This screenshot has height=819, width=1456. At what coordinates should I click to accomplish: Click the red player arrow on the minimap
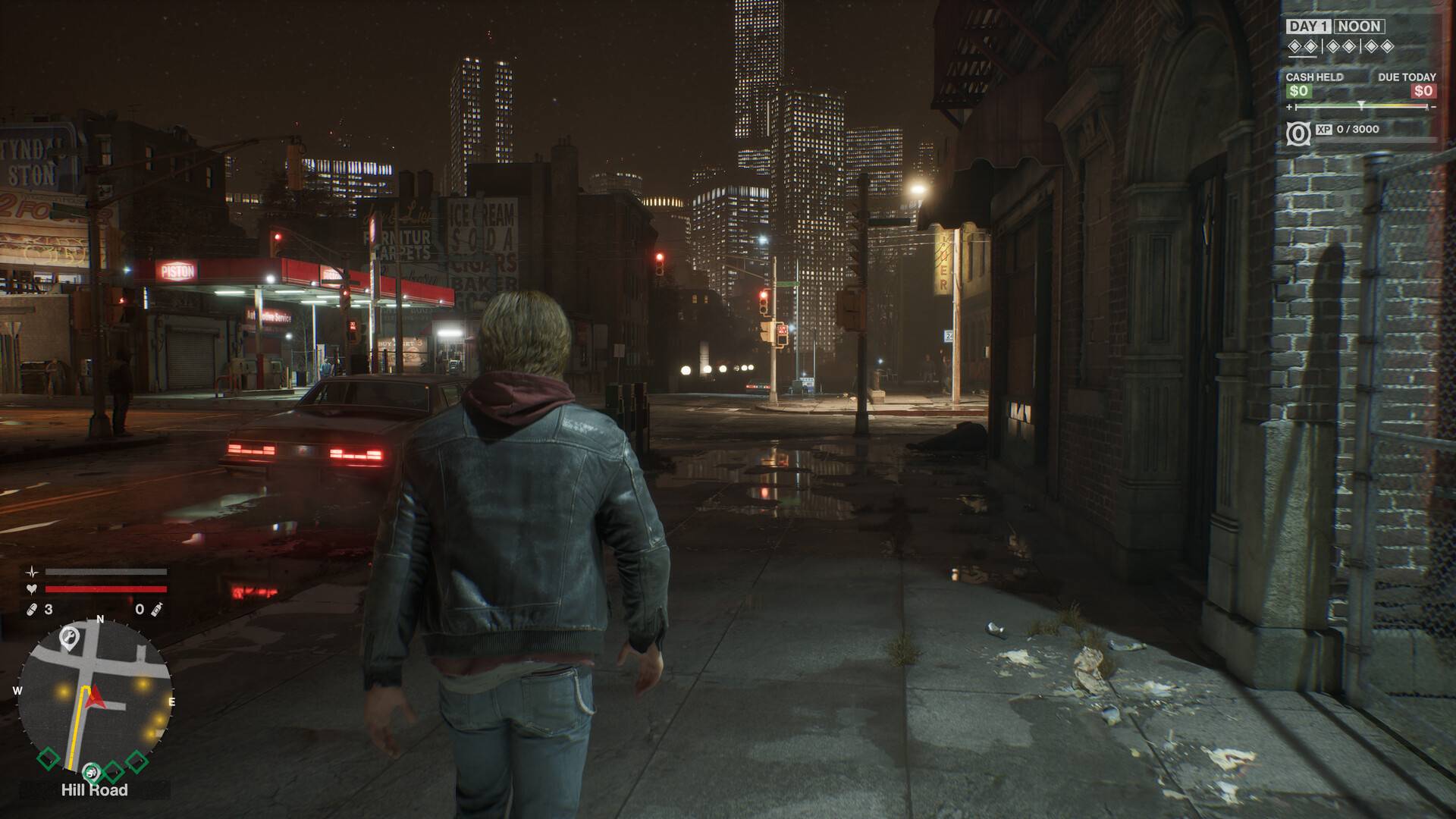94,696
